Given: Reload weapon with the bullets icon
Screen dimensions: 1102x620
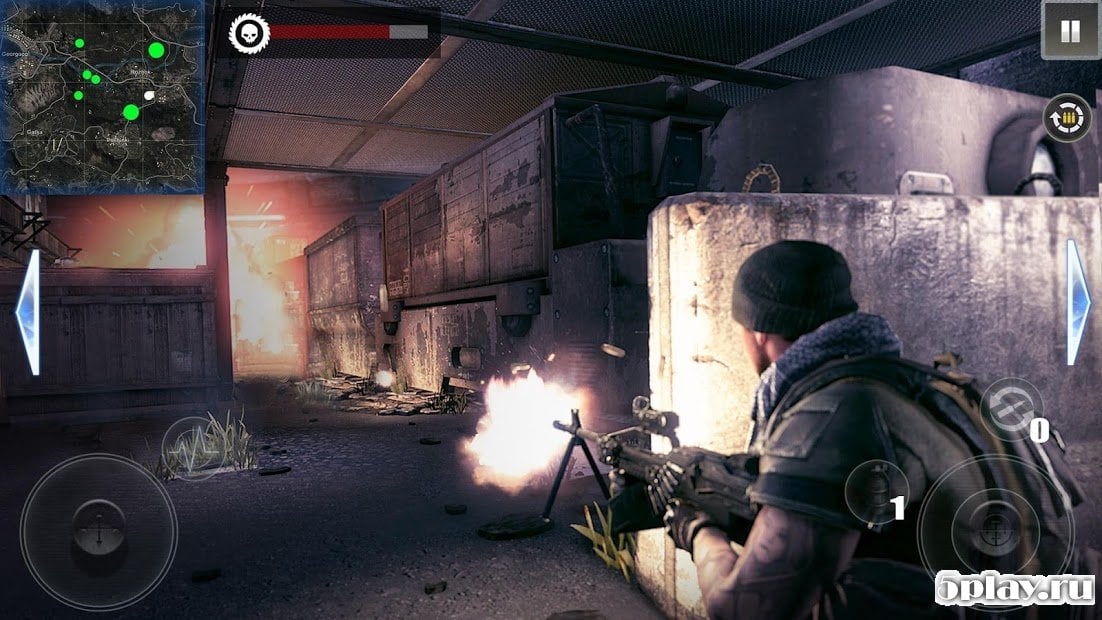Looking at the screenshot, I should pos(1067,118).
